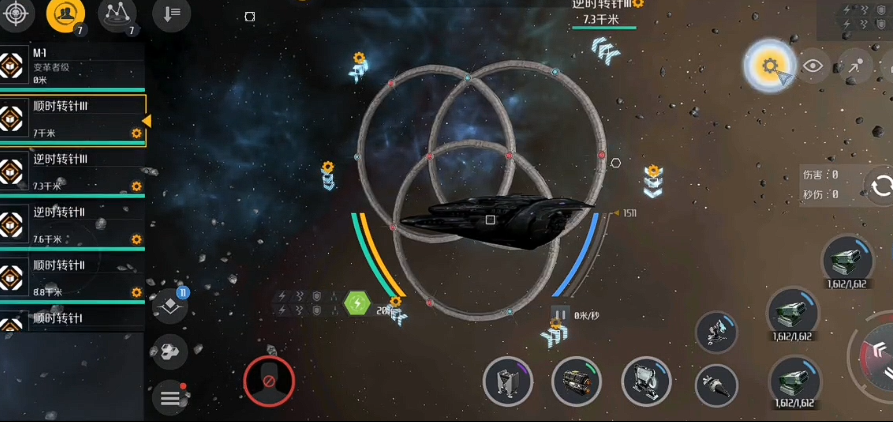Image resolution: width=893 pixels, height=422 pixels.
Task: Open the triangle-nodes overview tab
Action: (118, 13)
